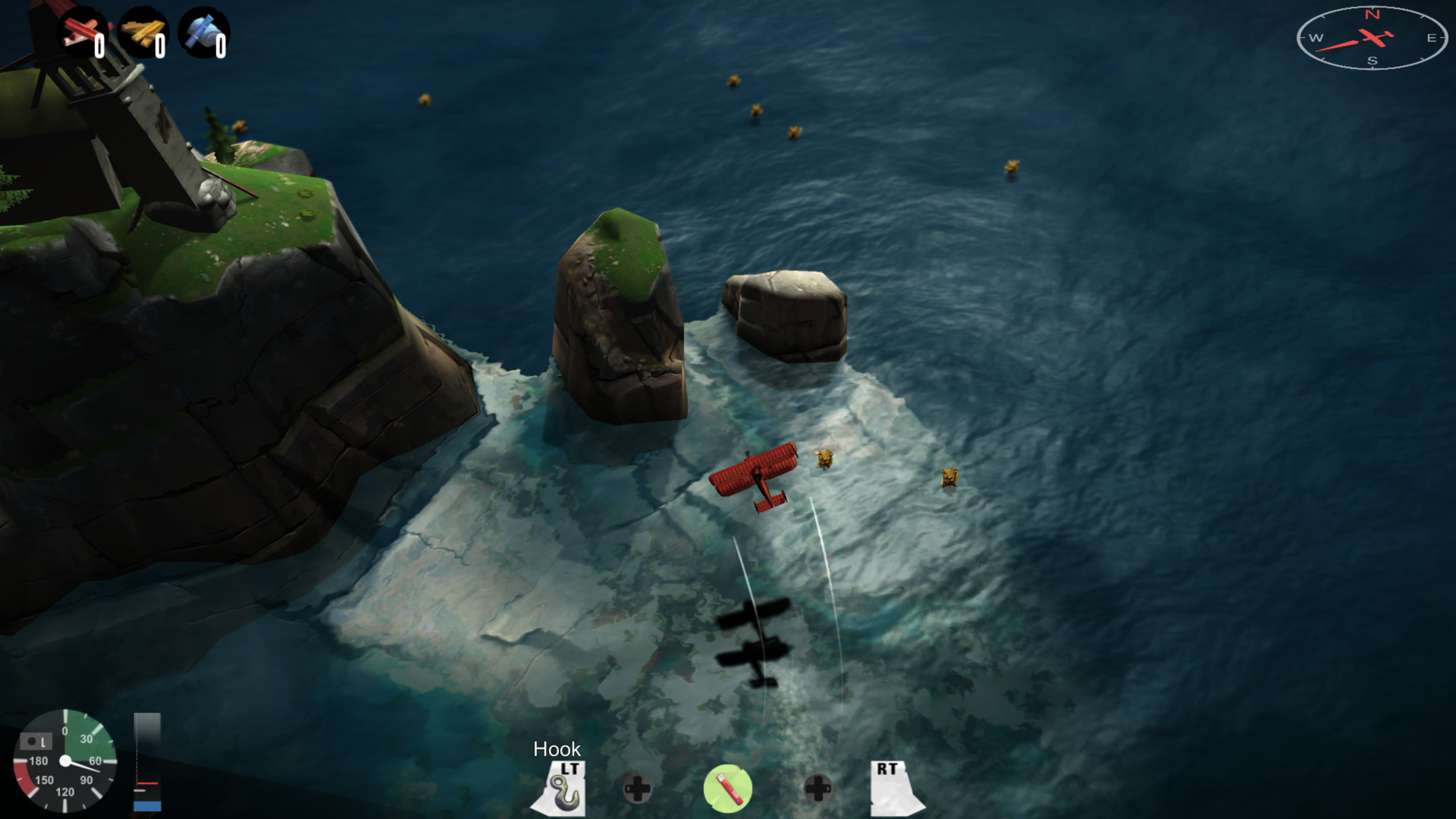Select the Hook label above the LT button
1456x819 pixels.
click(558, 749)
